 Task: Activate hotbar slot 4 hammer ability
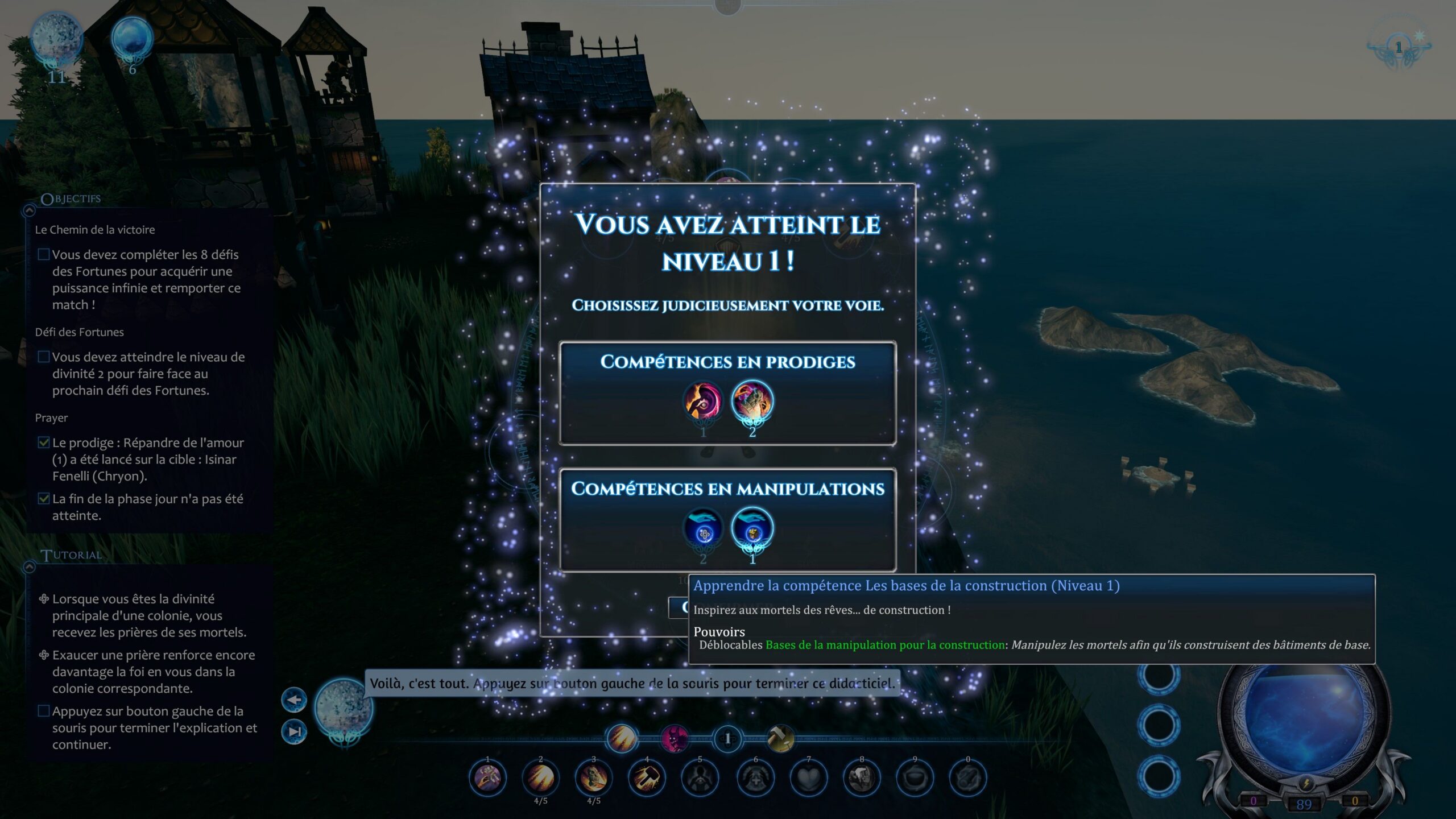[x=647, y=778]
